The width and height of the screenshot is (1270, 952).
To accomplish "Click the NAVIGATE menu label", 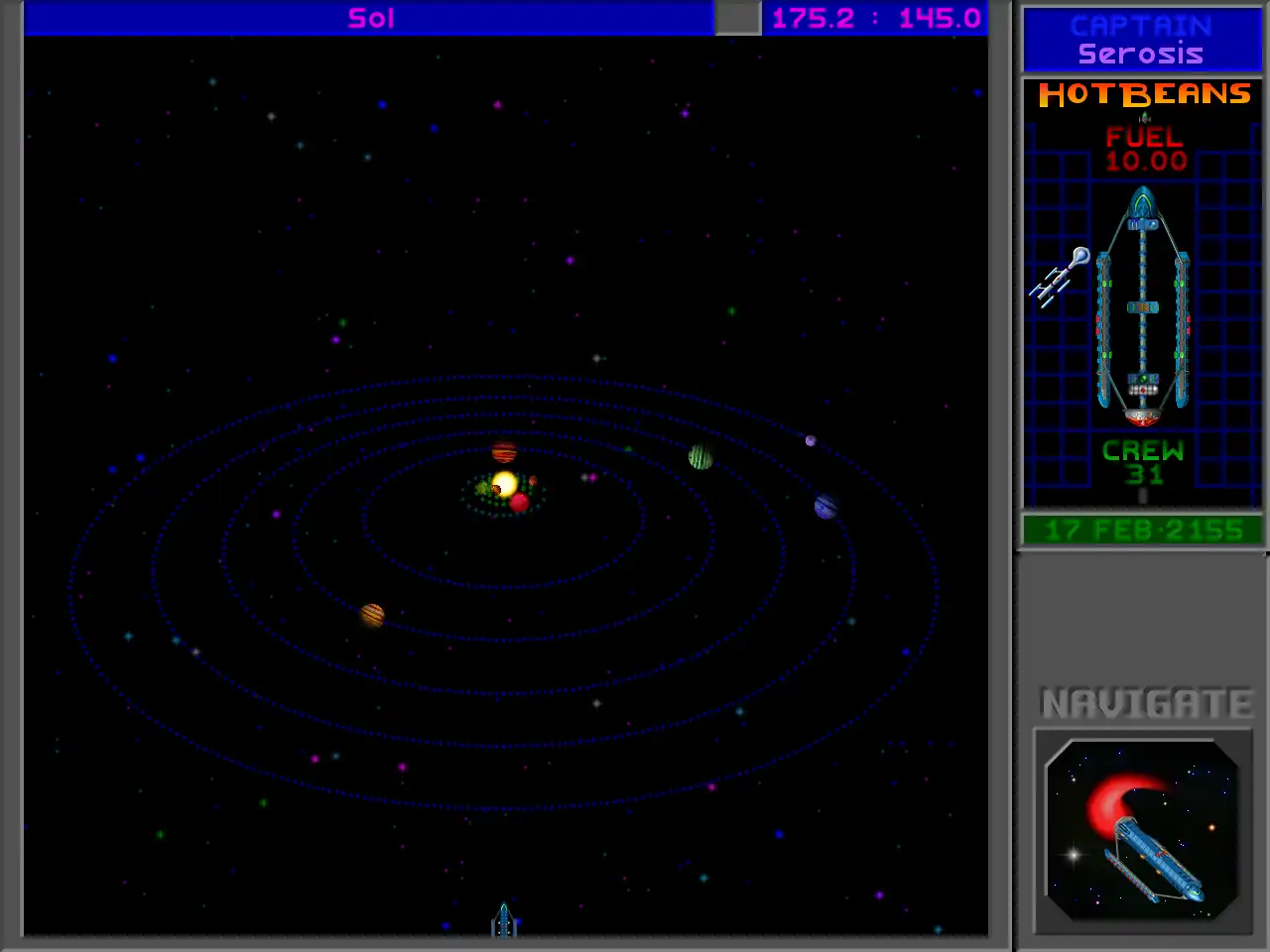I will pyautogui.click(x=1146, y=703).
